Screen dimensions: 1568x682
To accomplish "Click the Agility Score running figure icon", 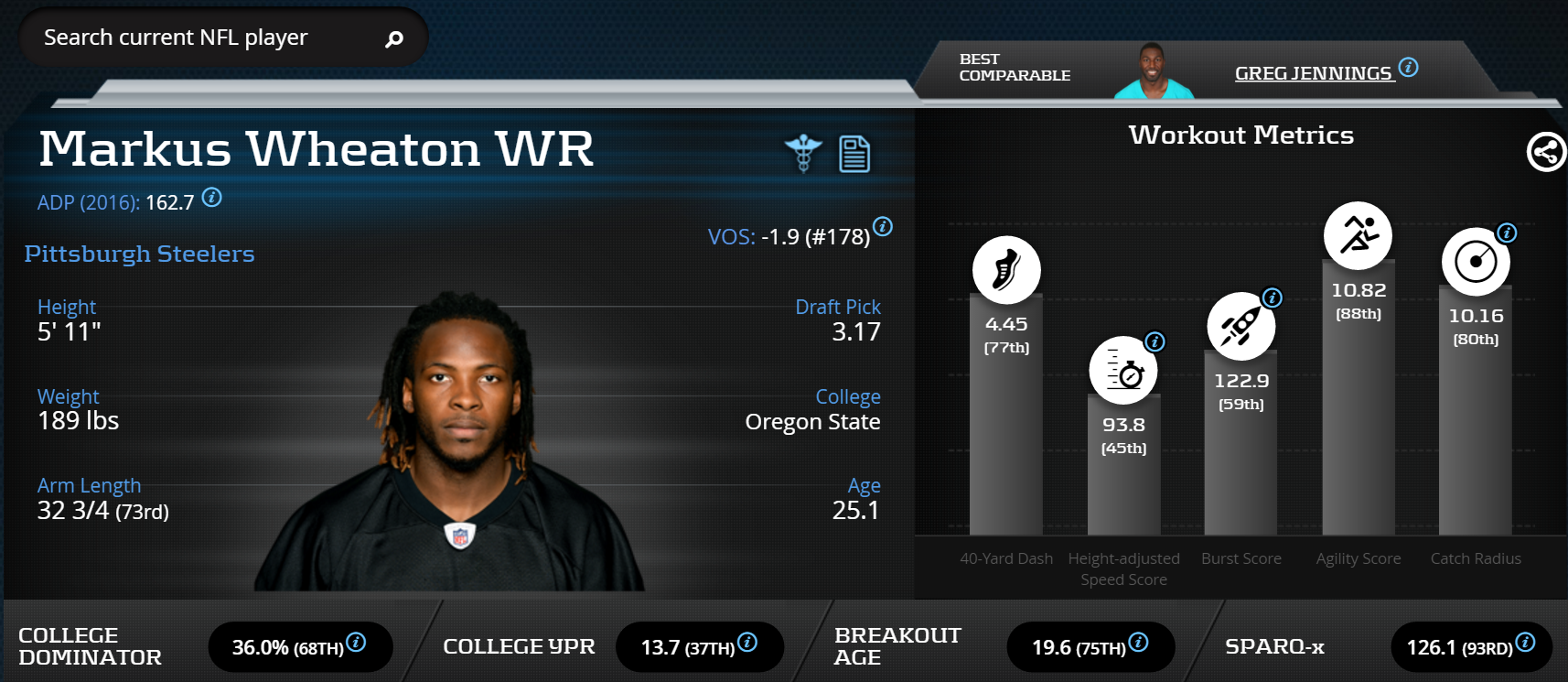I will coord(1359,235).
